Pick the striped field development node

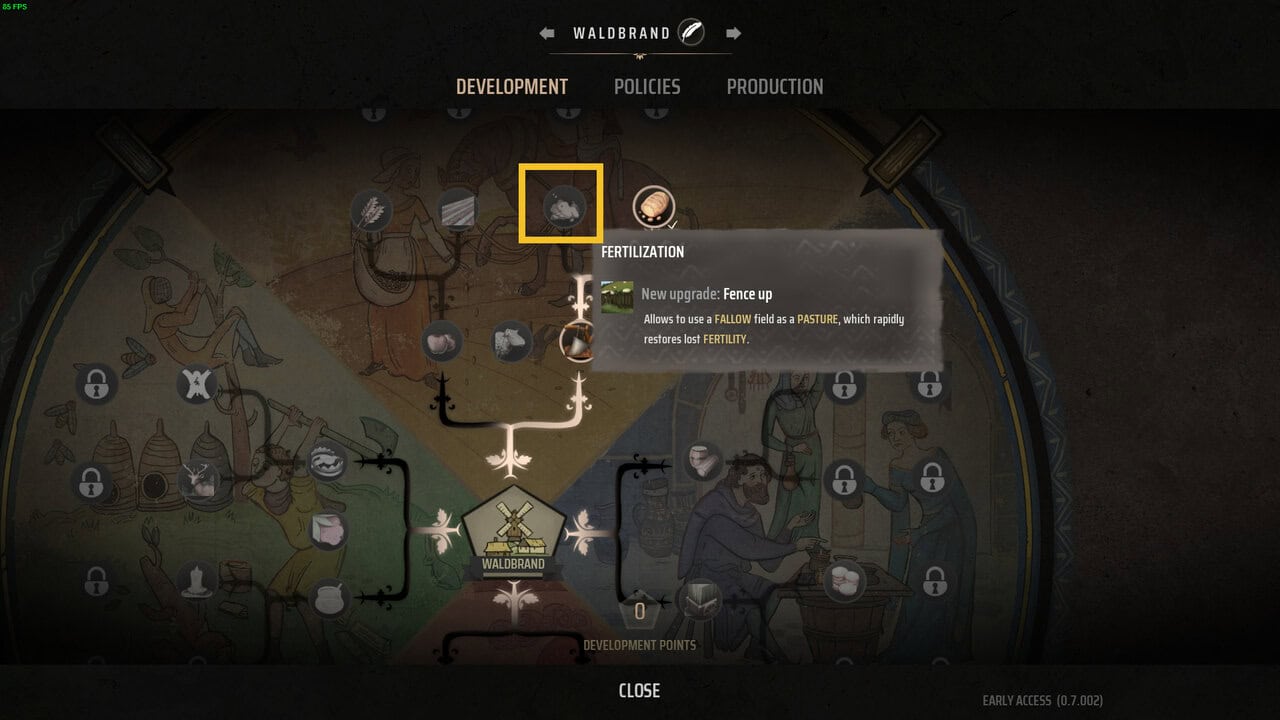pos(457,209)
